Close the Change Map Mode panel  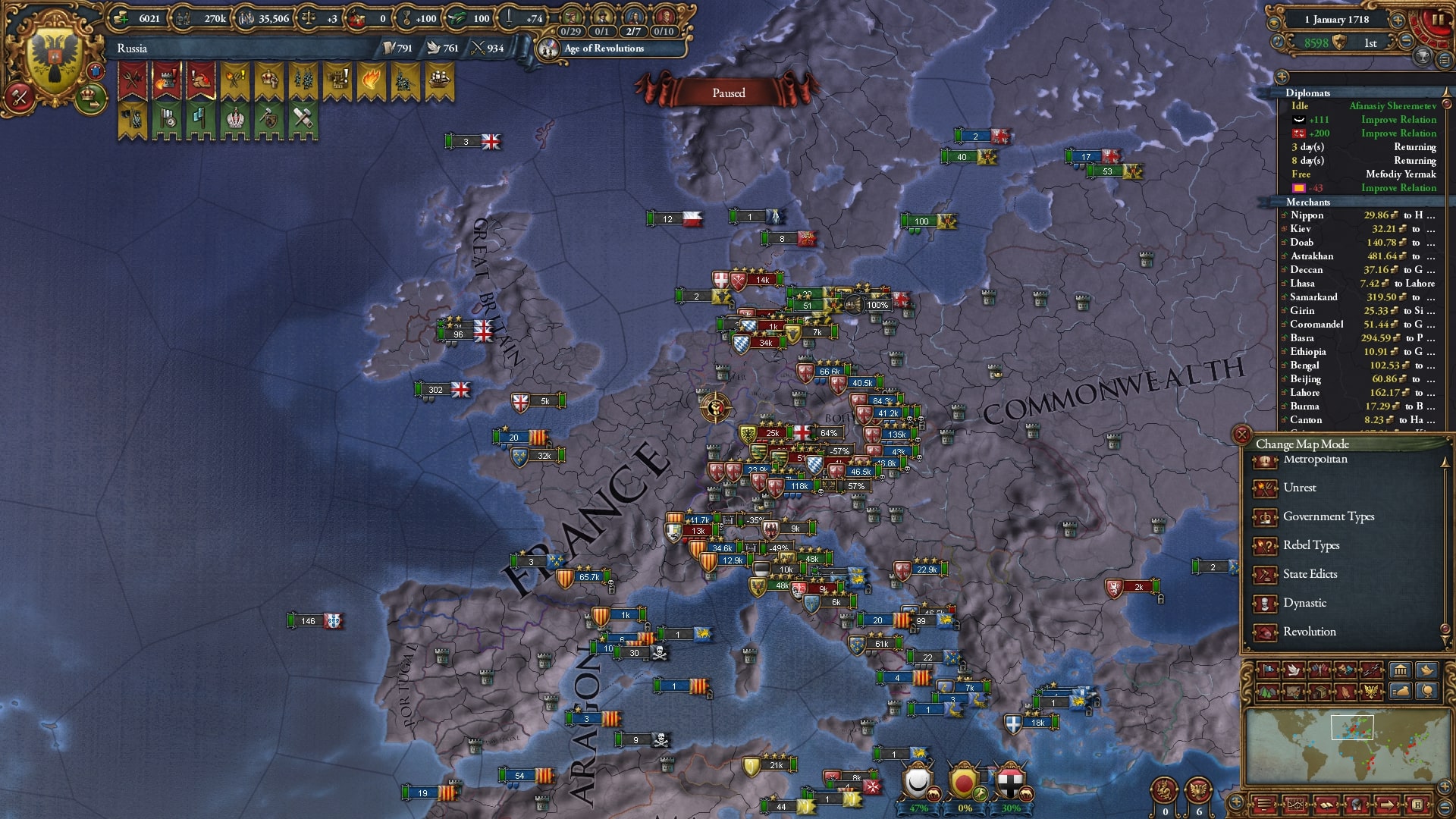pyautogui.click(x=1241, y=435)
